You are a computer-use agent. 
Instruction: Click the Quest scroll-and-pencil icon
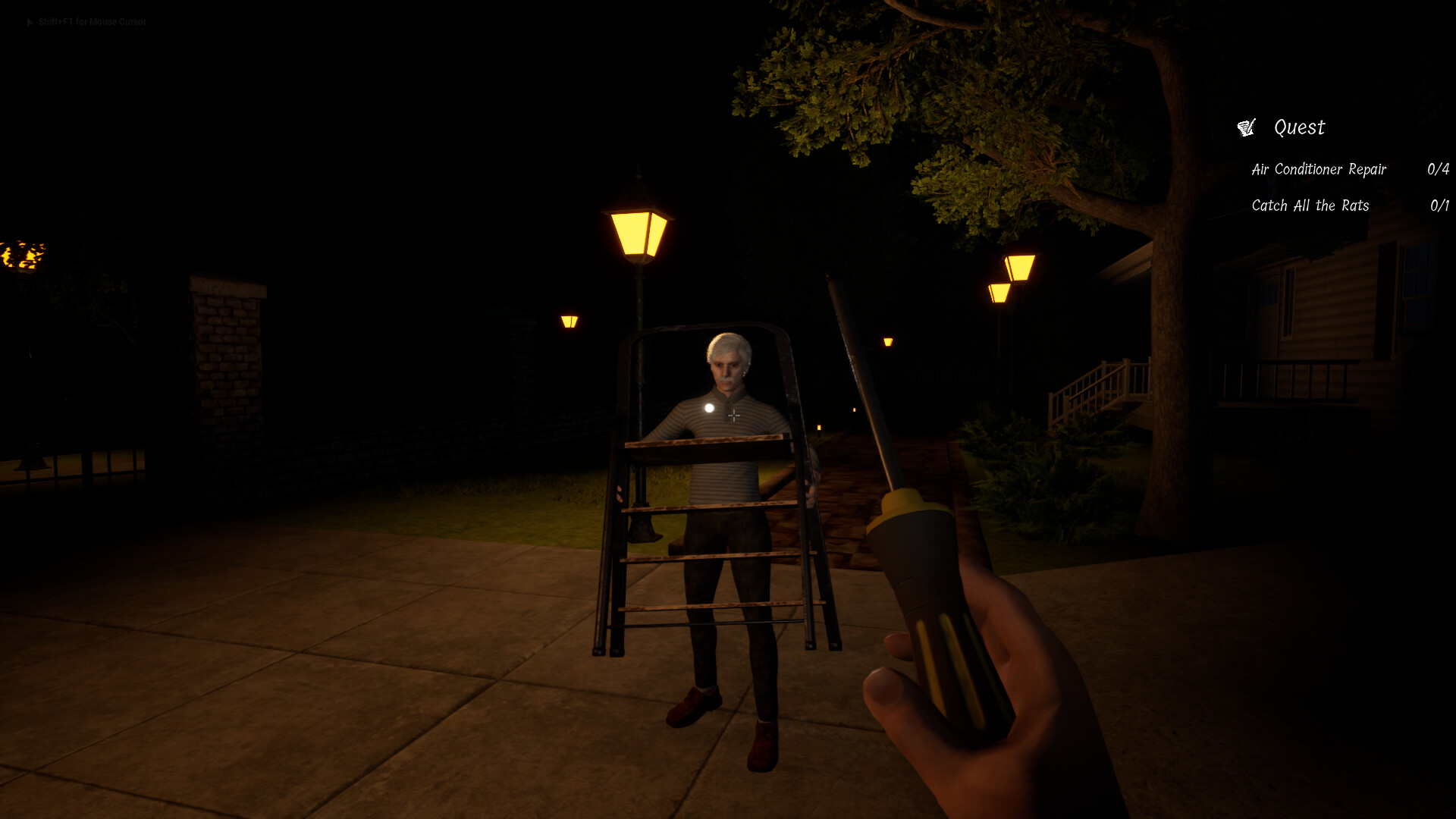[x=1246, y=127]
